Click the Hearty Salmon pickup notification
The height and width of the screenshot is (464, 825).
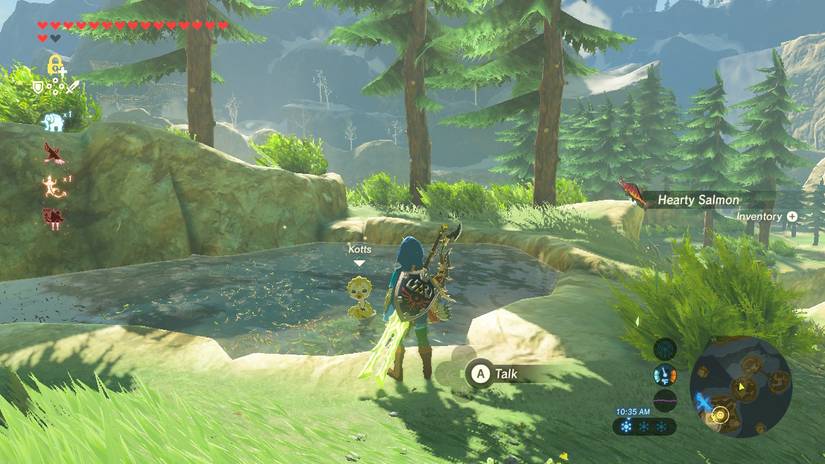coord(697,200)
